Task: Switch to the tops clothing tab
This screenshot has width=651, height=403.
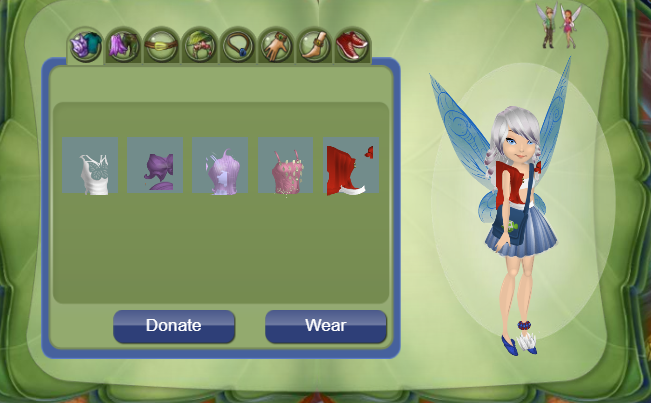Action: 85,46
